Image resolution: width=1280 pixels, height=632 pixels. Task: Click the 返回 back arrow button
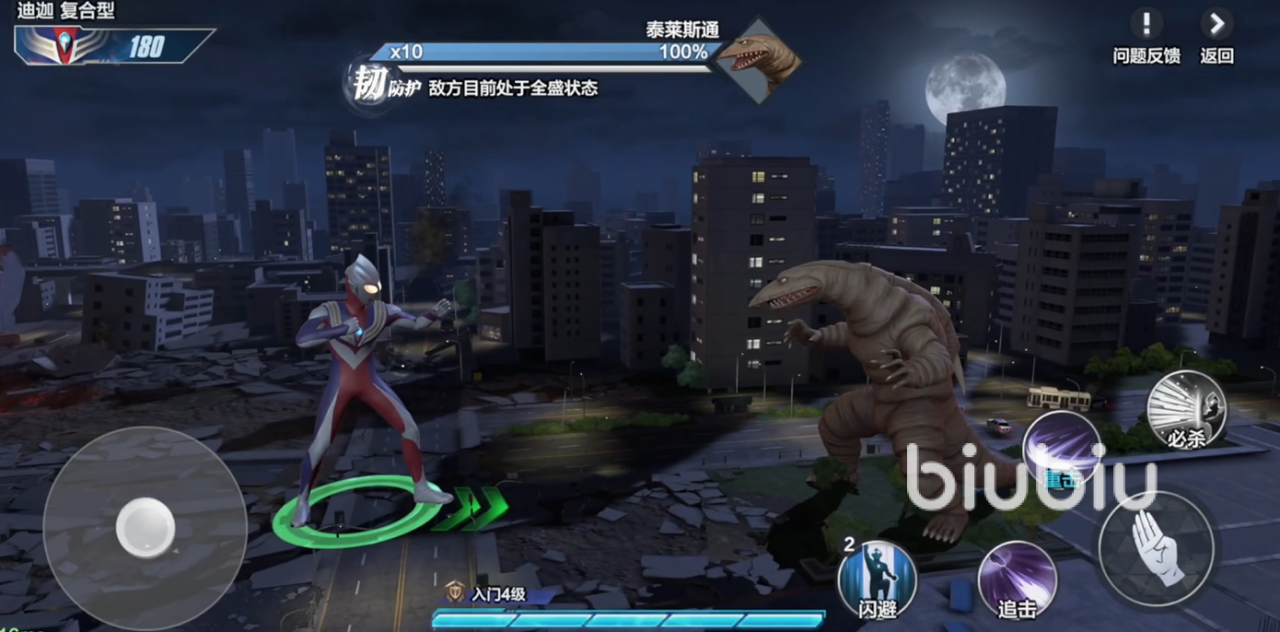tap(1216, 25)
